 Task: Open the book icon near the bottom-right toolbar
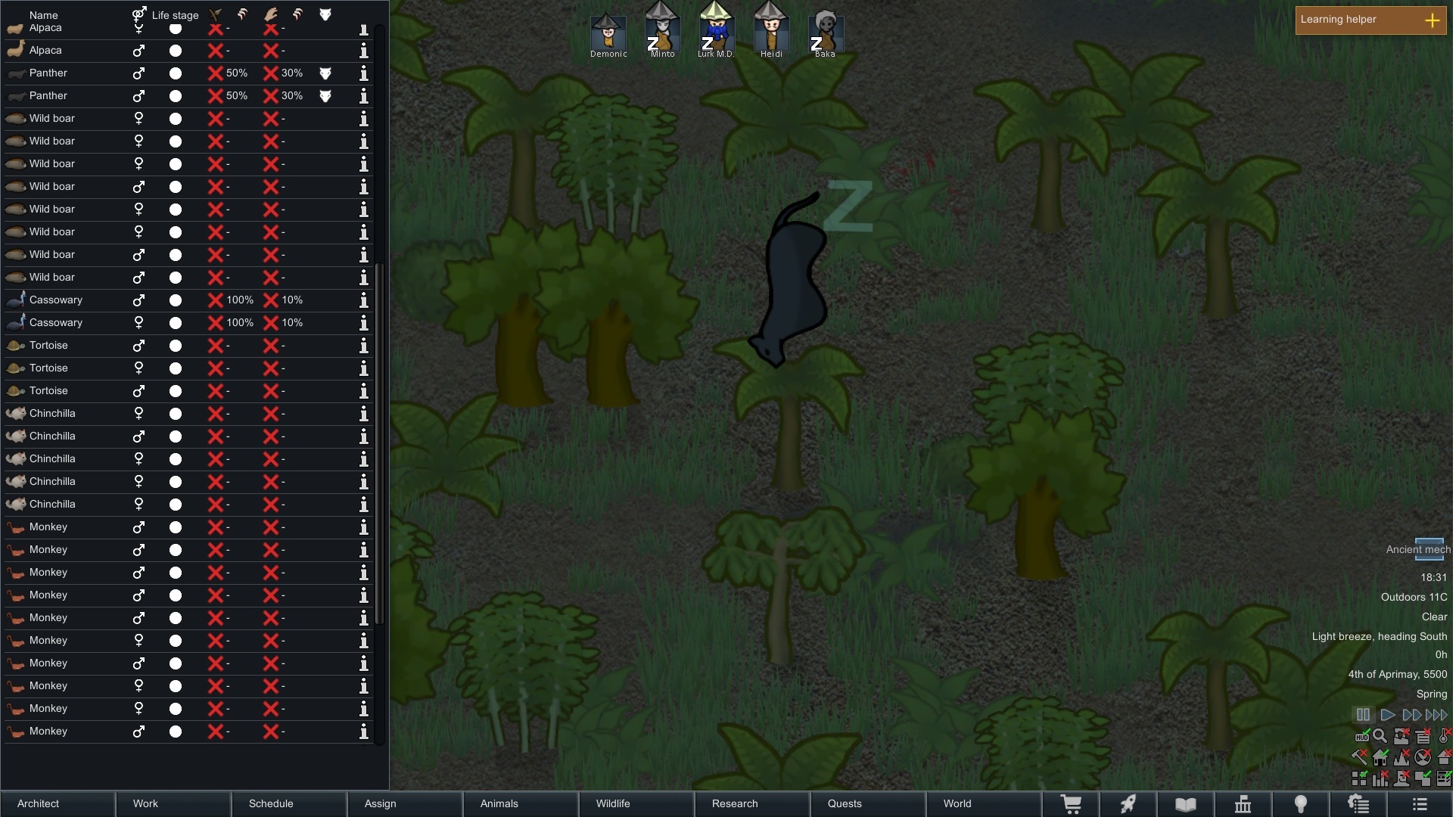tap(1186, 803)
